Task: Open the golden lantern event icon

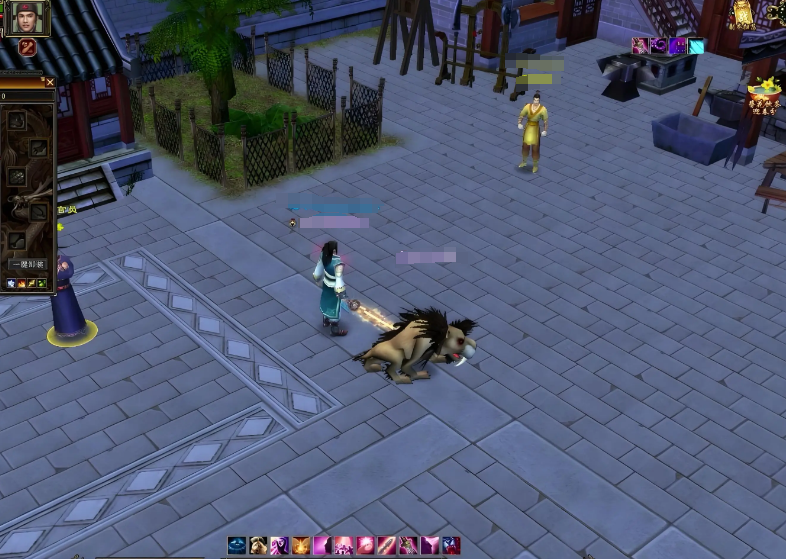Action: tap(744, 13)
